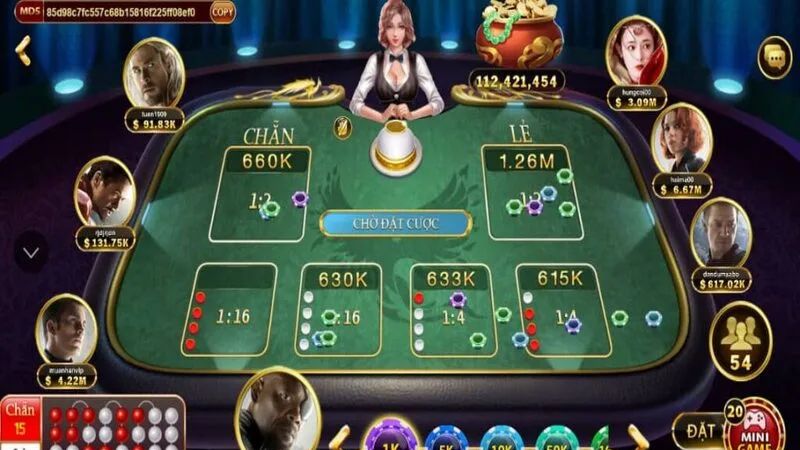This screenshot has height=450, width=800.
Task: Choose the 10K chip
Action: pos(501,438)
